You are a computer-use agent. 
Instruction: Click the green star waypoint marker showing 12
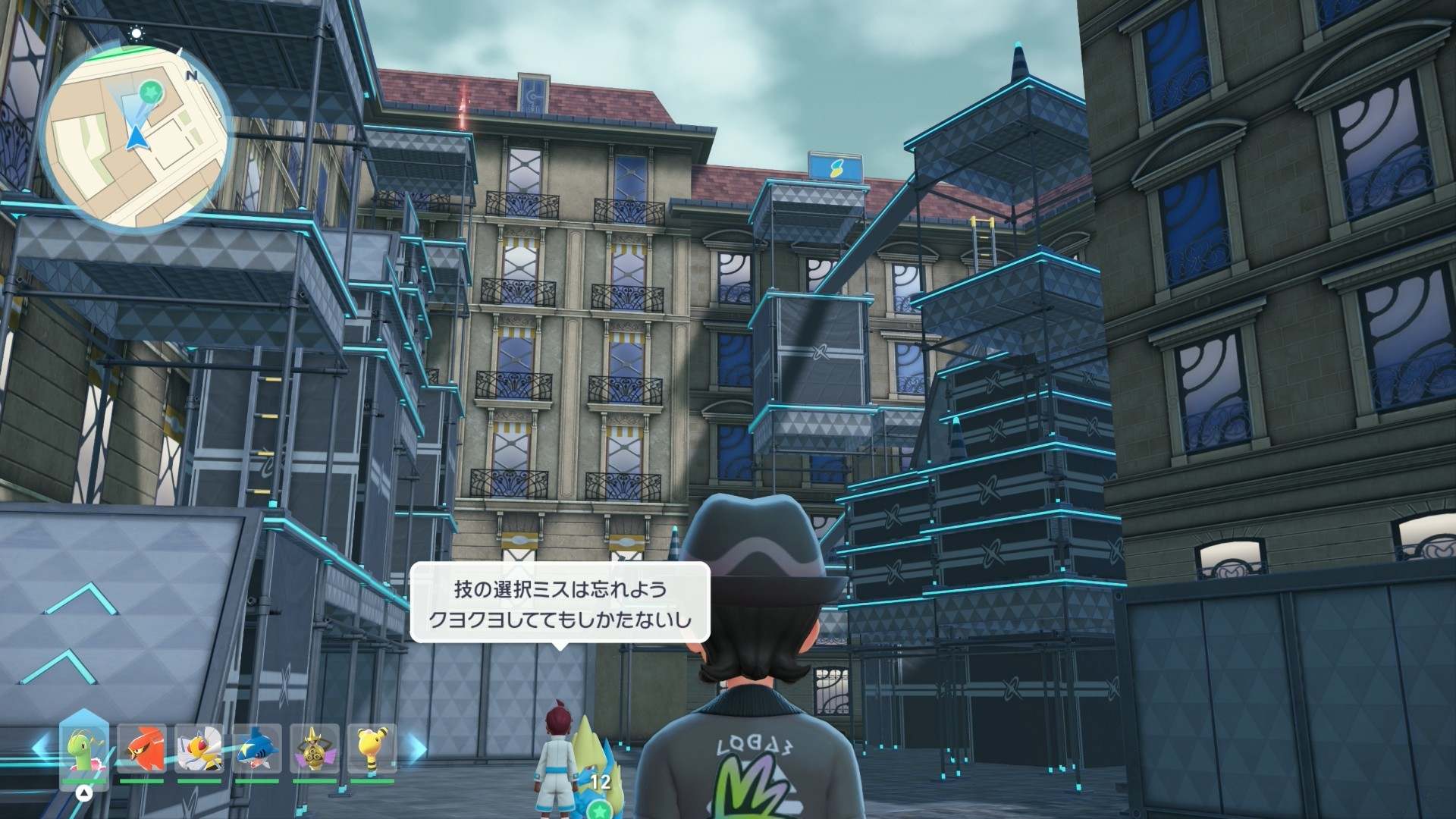click(601, 808)
